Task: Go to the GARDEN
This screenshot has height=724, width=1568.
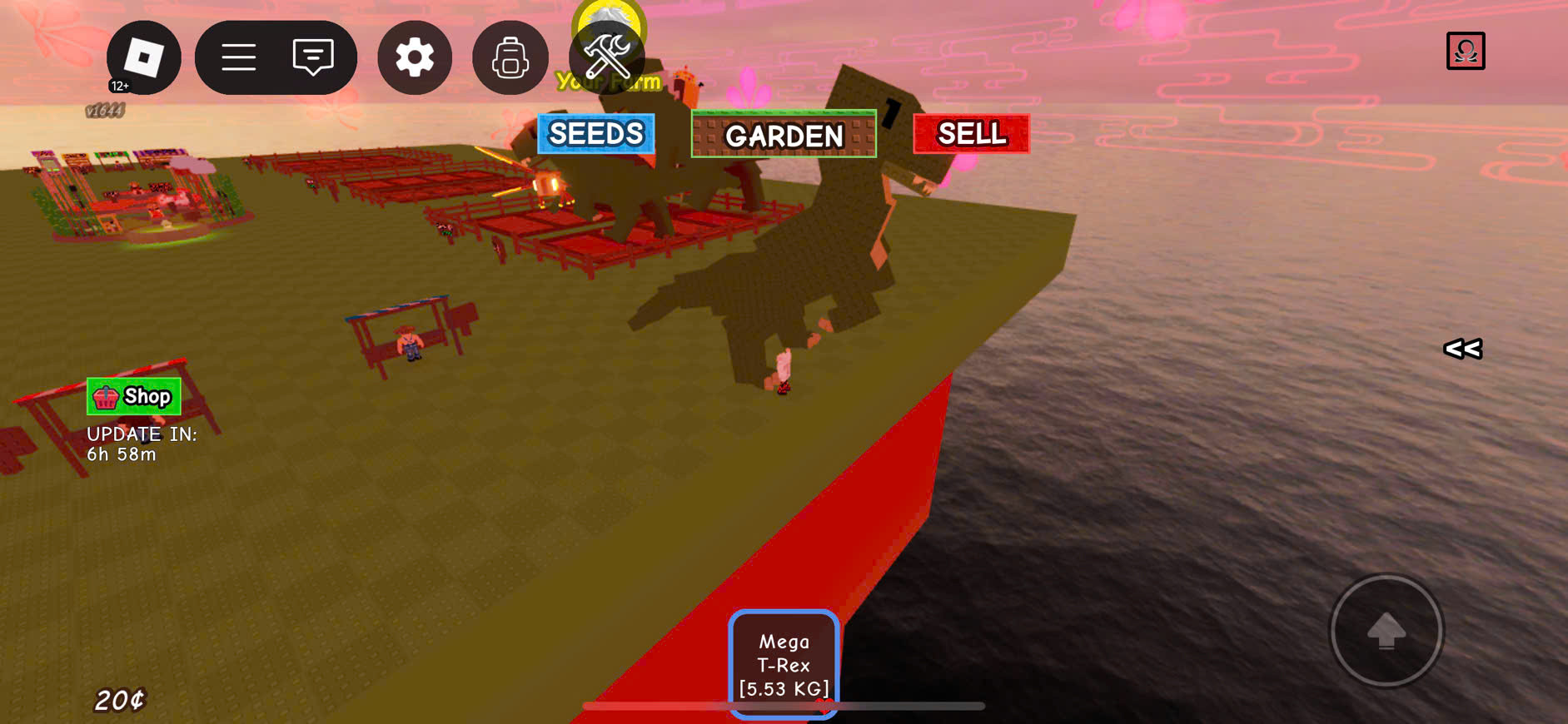Action: point(784,135)
